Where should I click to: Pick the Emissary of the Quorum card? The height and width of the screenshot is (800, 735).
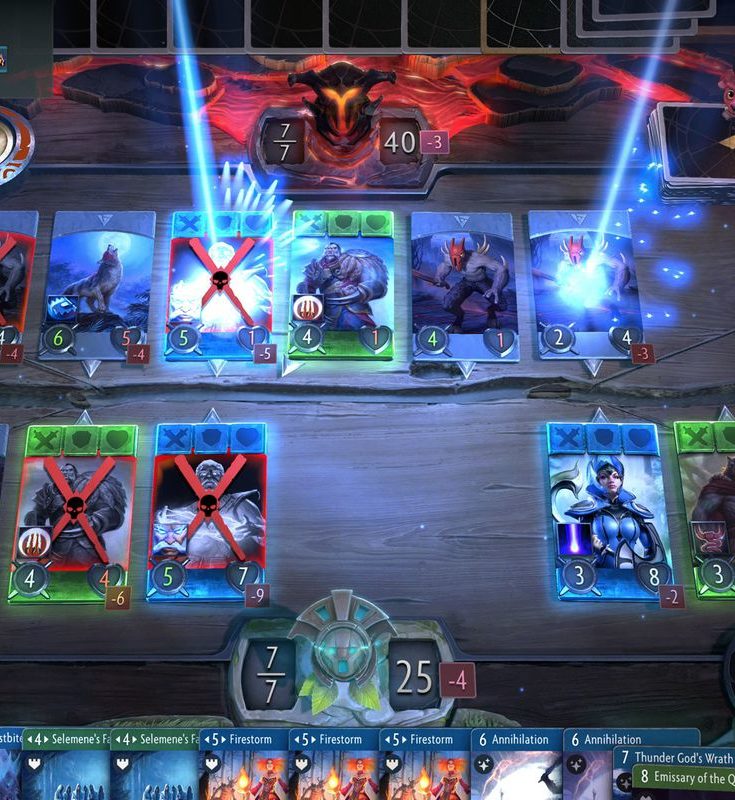pyautogui.click(x=684, y=778)
